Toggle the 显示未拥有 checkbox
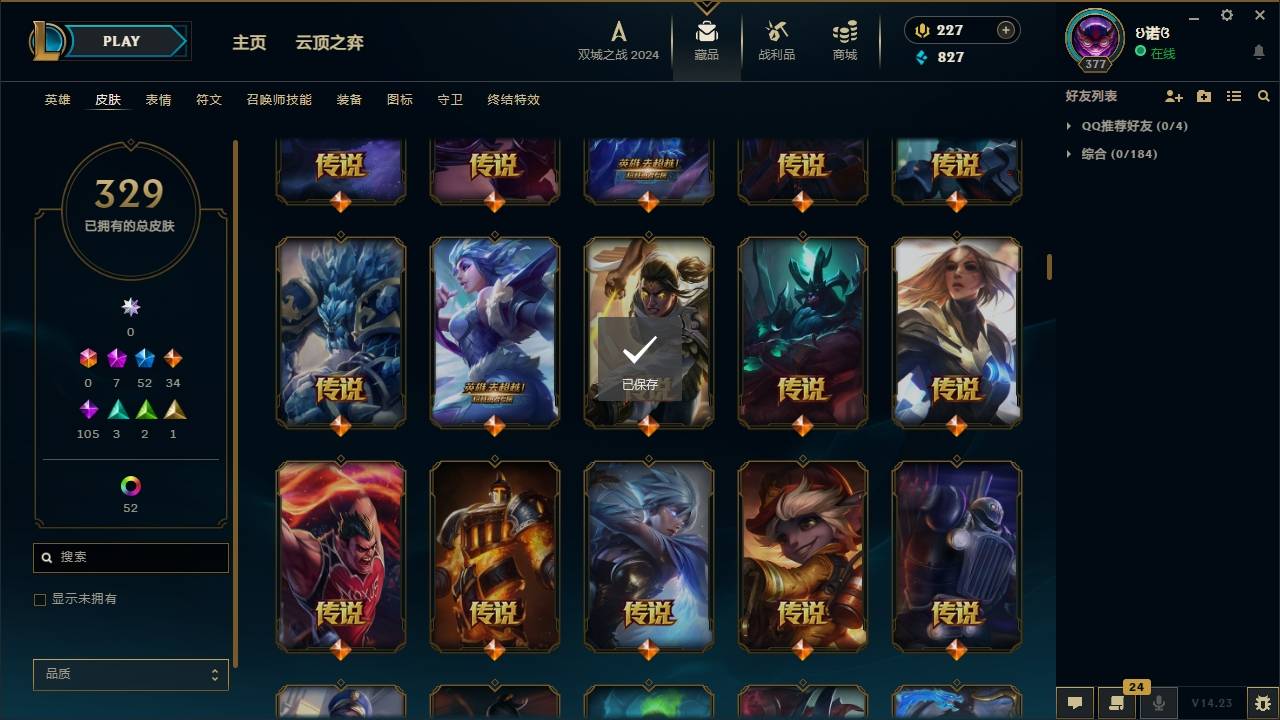Viewport: 1280px width, 720px height. click(39, 599)
